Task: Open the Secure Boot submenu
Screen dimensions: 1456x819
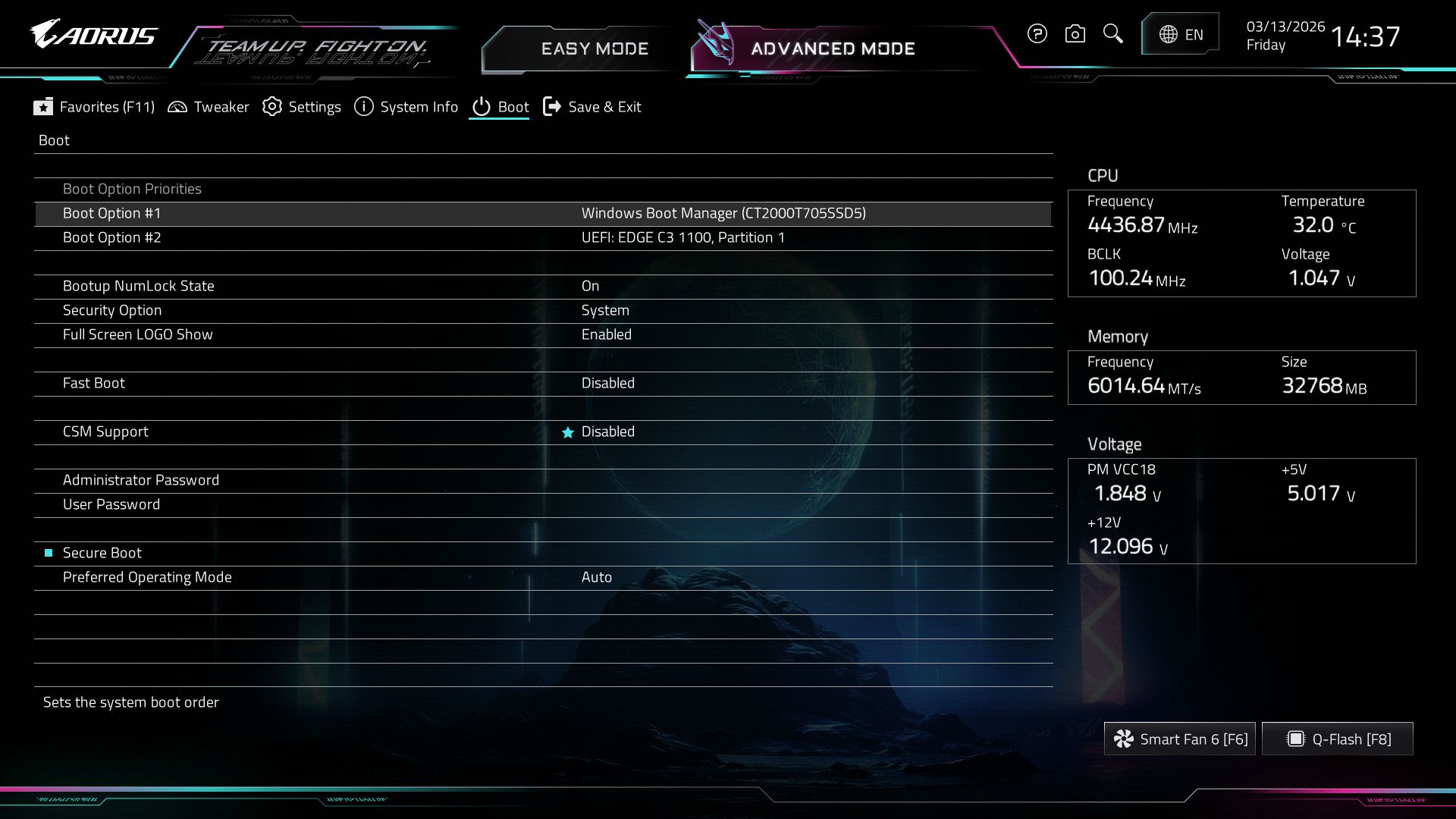Action: 102,553
